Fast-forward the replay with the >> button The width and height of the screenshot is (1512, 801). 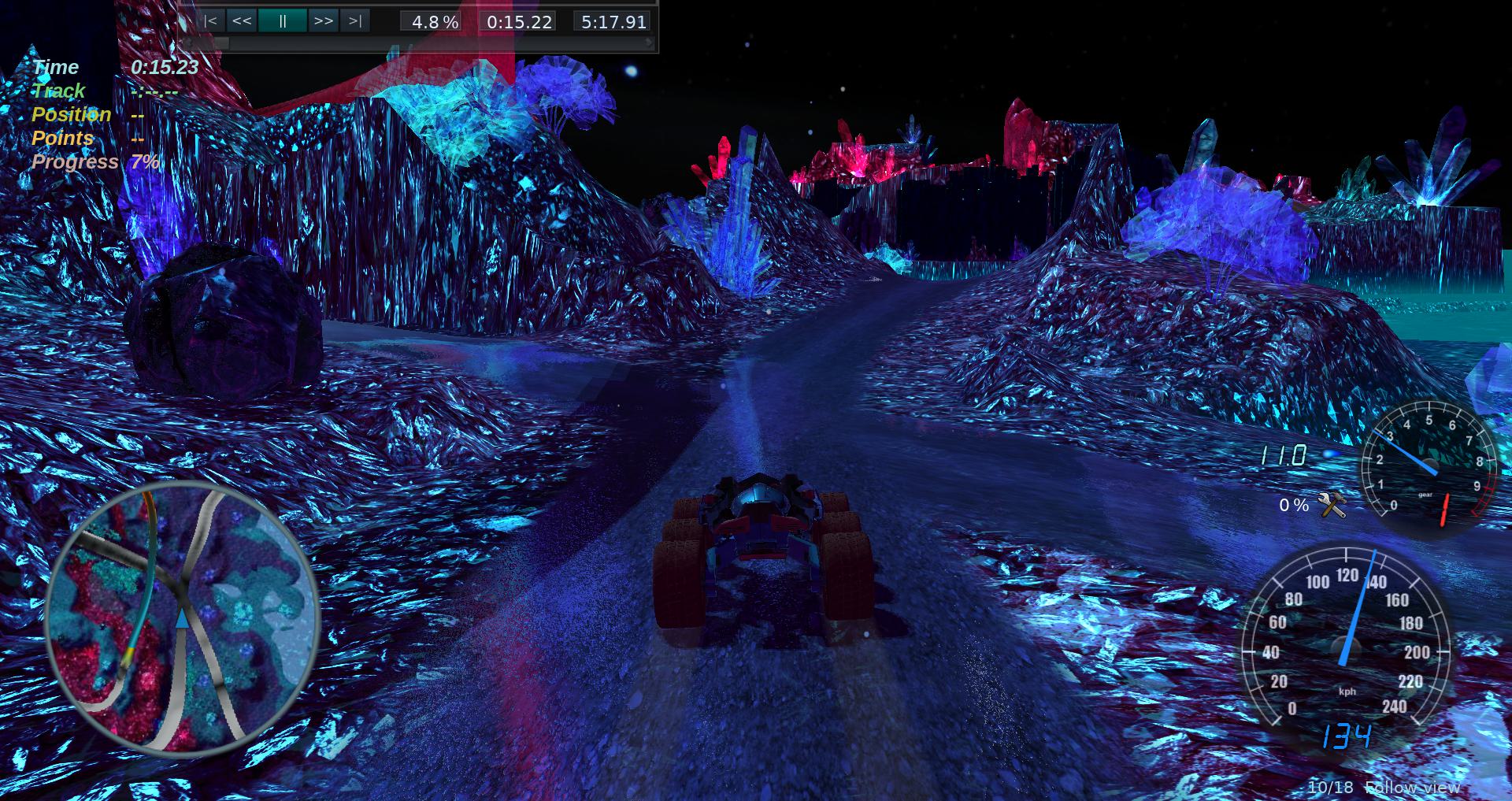323,21
